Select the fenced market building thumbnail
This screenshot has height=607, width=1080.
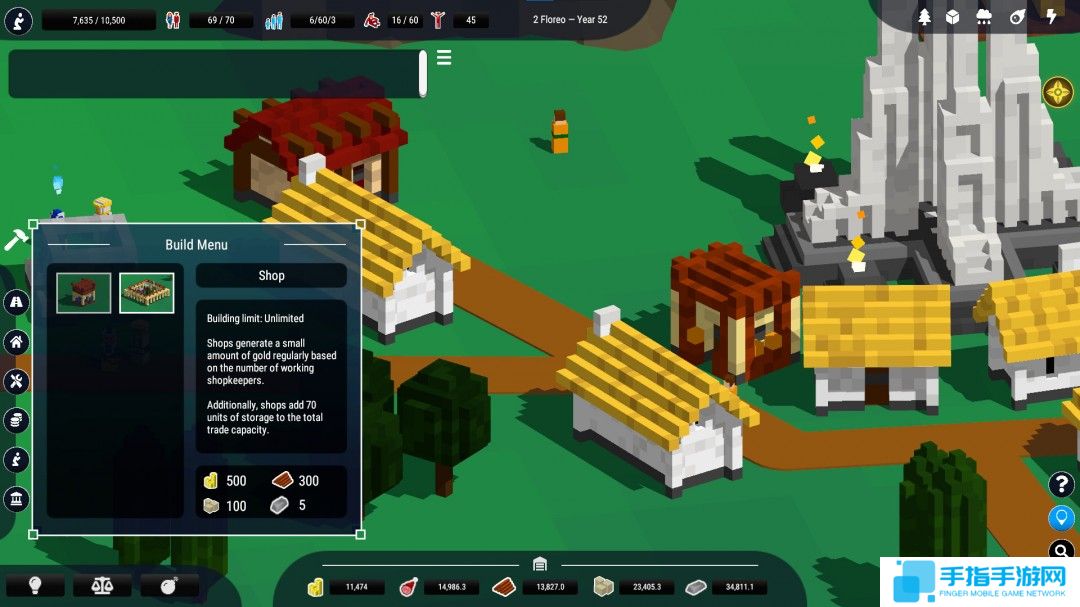[147, 293]
